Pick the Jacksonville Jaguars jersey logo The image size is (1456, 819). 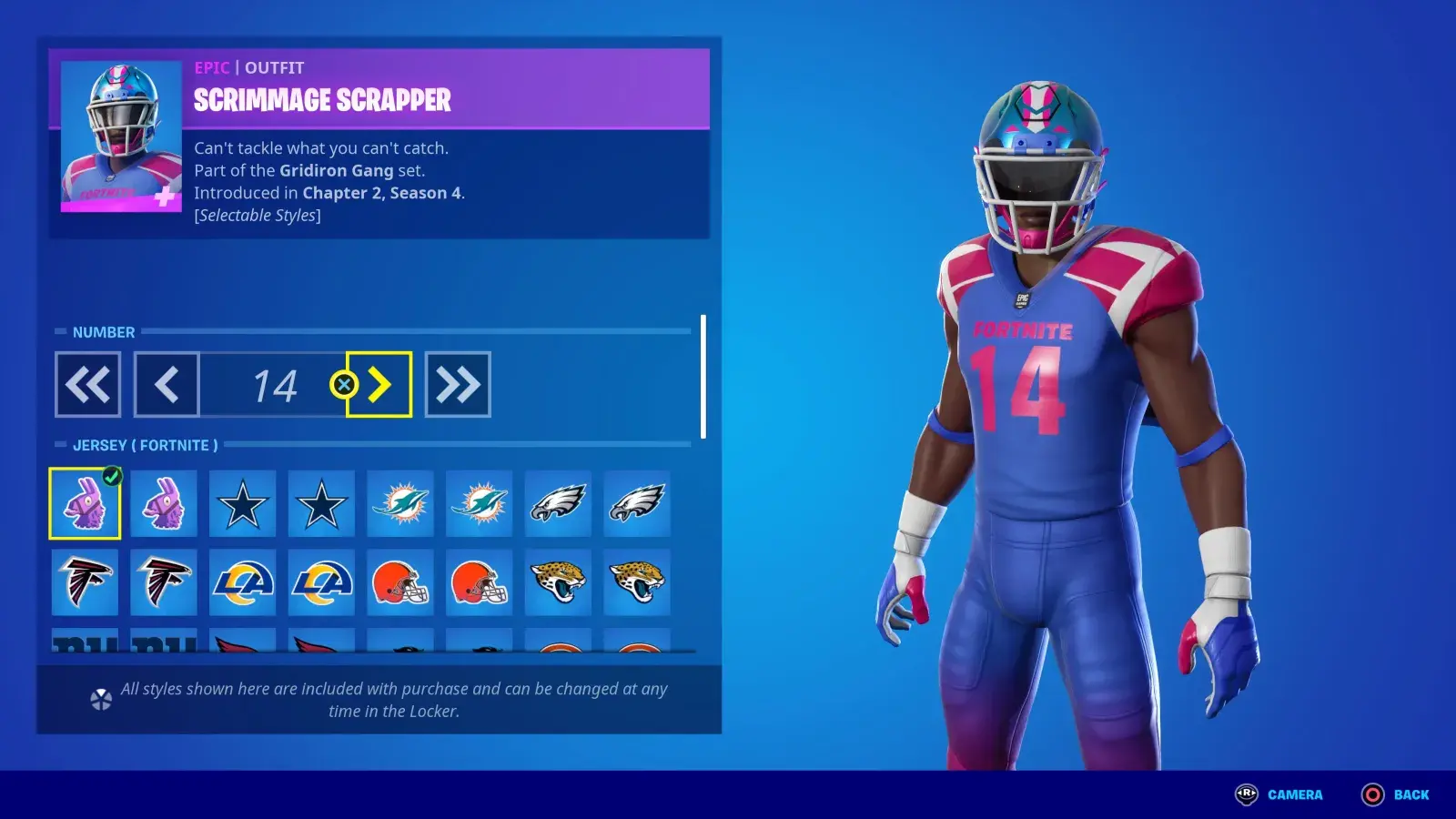point(558,583)
